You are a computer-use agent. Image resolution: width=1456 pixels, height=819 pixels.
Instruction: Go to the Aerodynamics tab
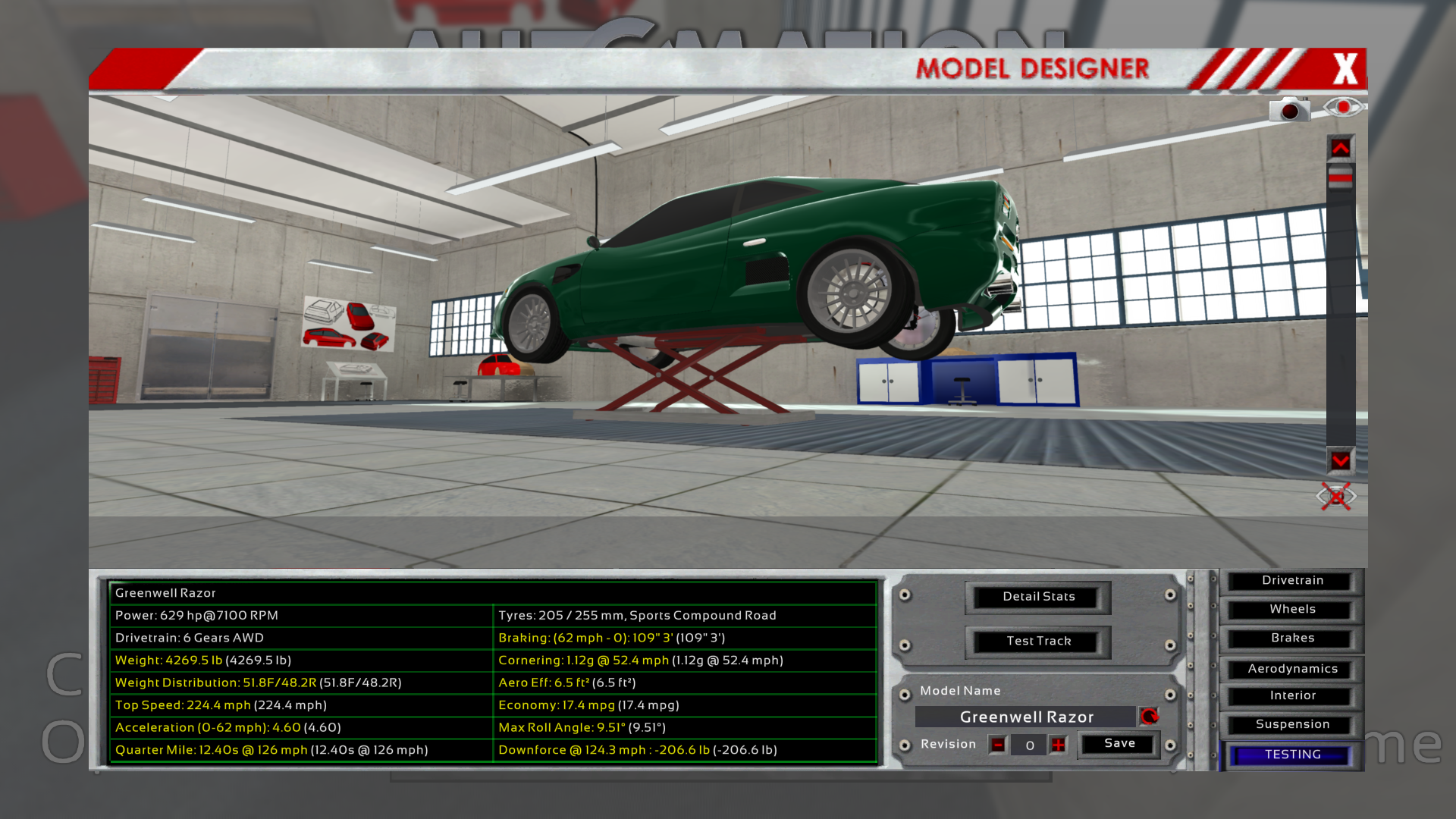pos(1292,669)
